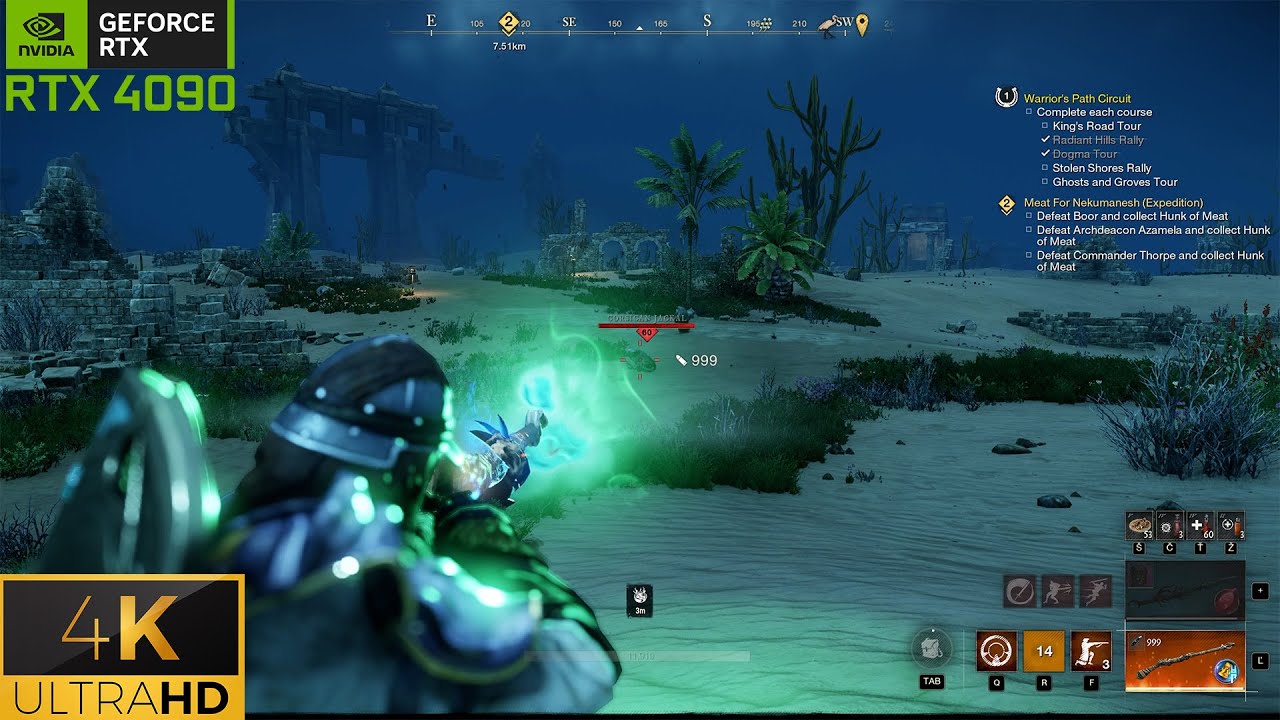Drink the health potion with 60 left
The image size is (1280, 720).
[1201, 525]
